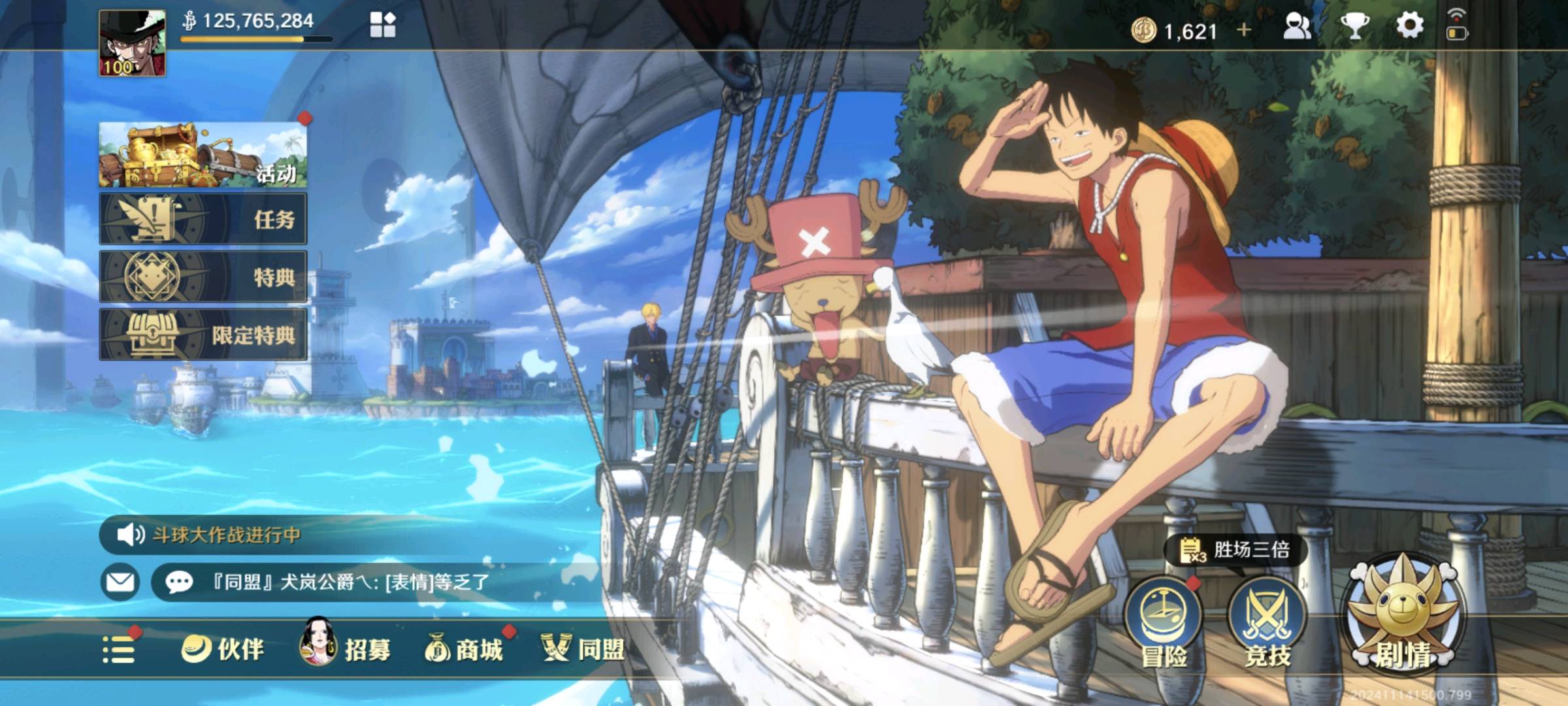
Task: Open the 招募 recruit screen
Action: [x=346, y=649]
